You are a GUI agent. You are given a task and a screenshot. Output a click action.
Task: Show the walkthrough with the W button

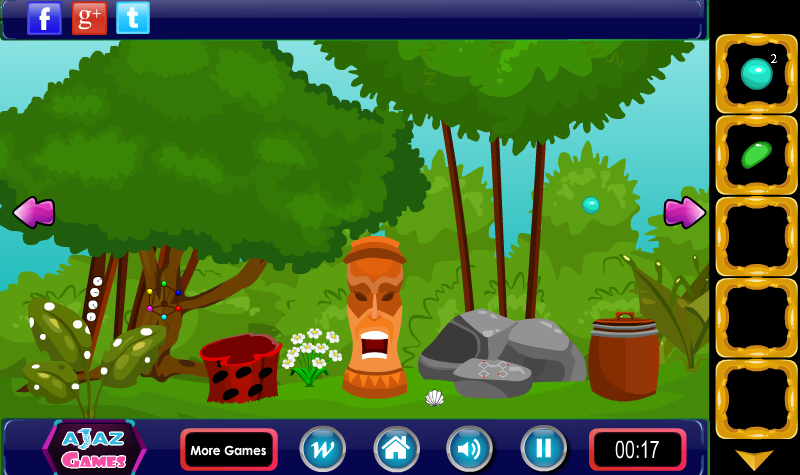pos(322,449)
